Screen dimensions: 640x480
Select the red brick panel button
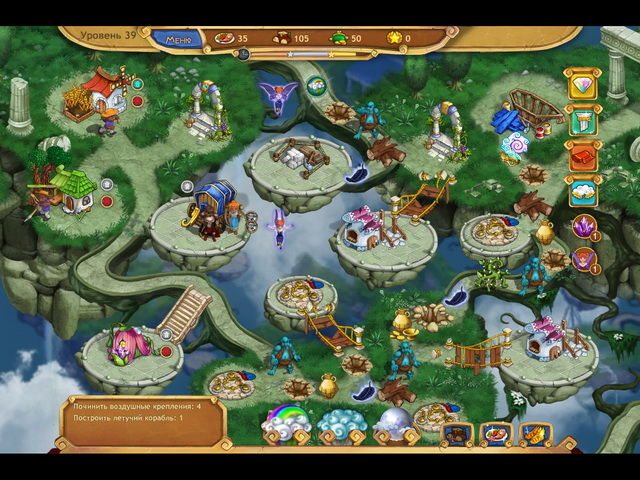click(x=582, y=157)
